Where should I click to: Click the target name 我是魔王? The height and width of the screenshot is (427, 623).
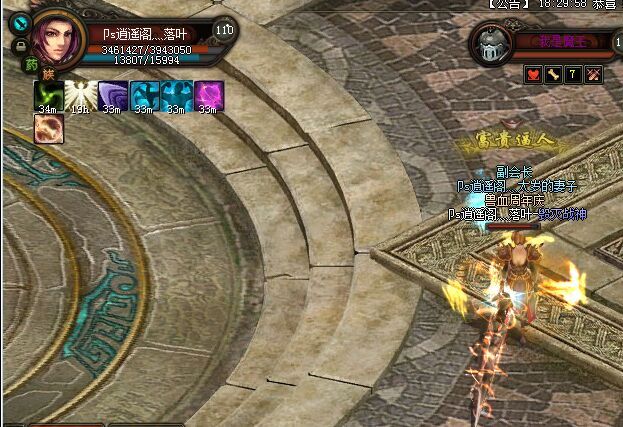(x=562, y=42)
